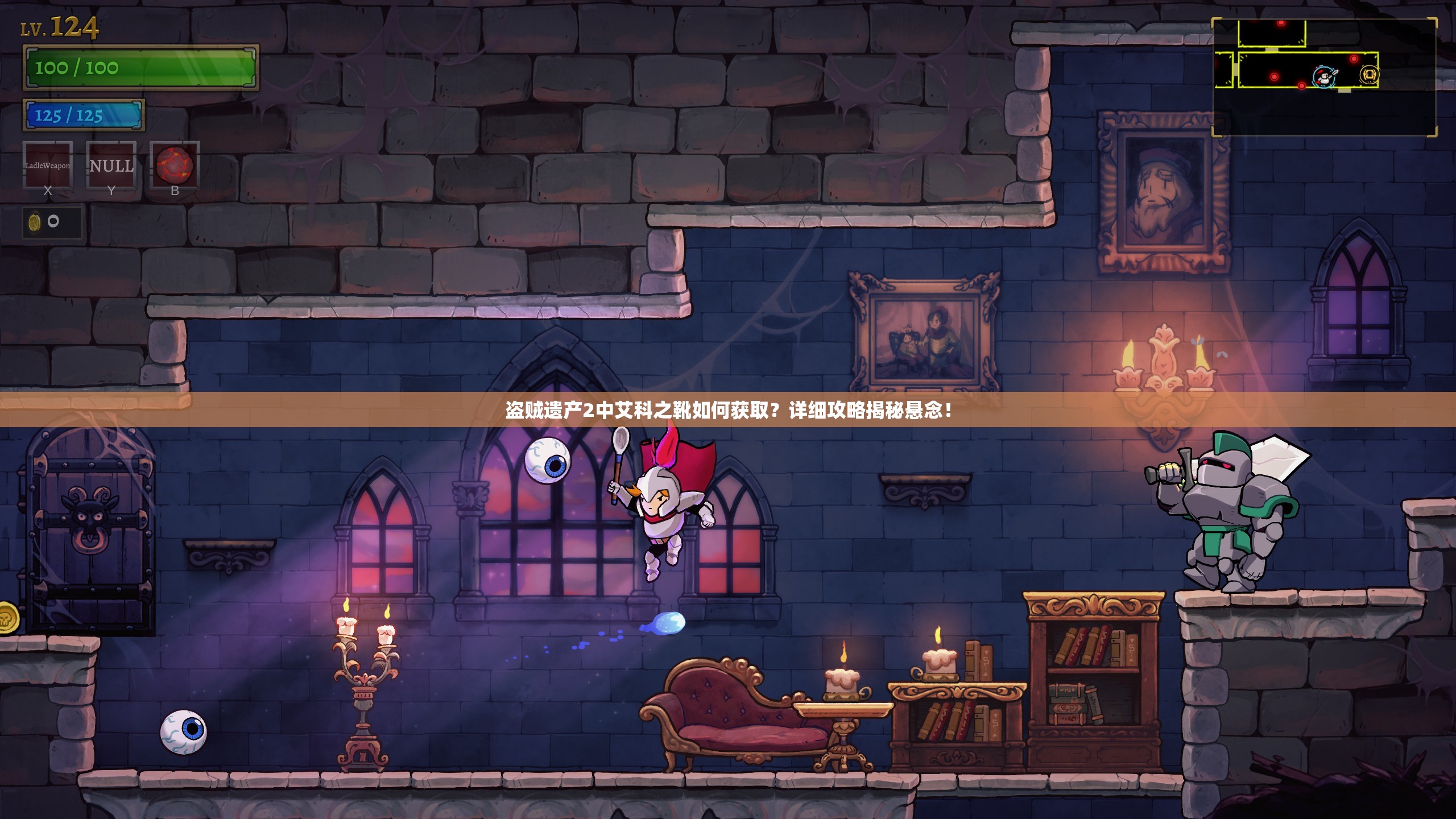Open the minimap in the corner
Screen dimensions: 1456x819
coord(1324,77)
